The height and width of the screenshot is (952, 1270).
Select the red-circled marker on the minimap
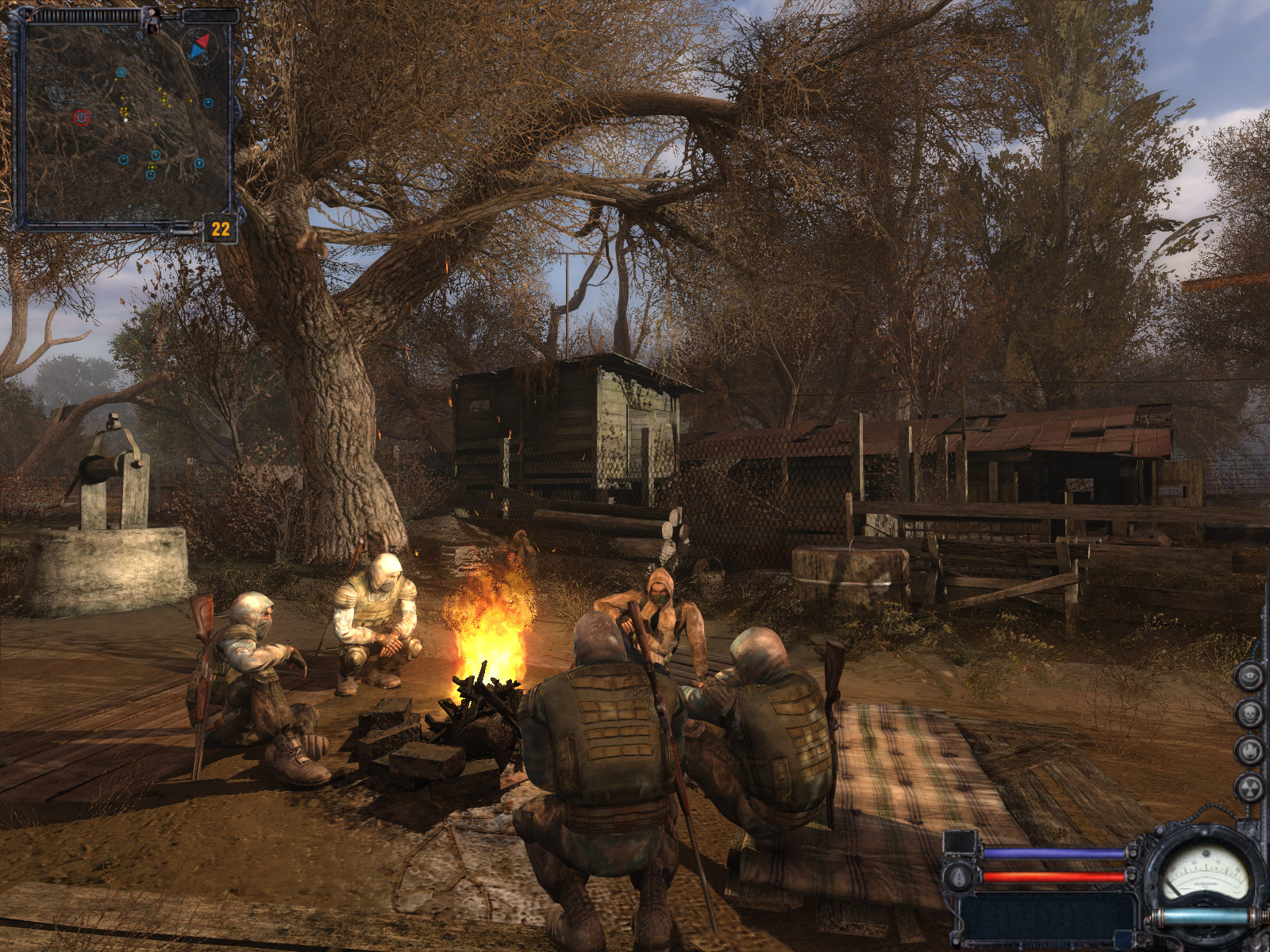(81, 118)
